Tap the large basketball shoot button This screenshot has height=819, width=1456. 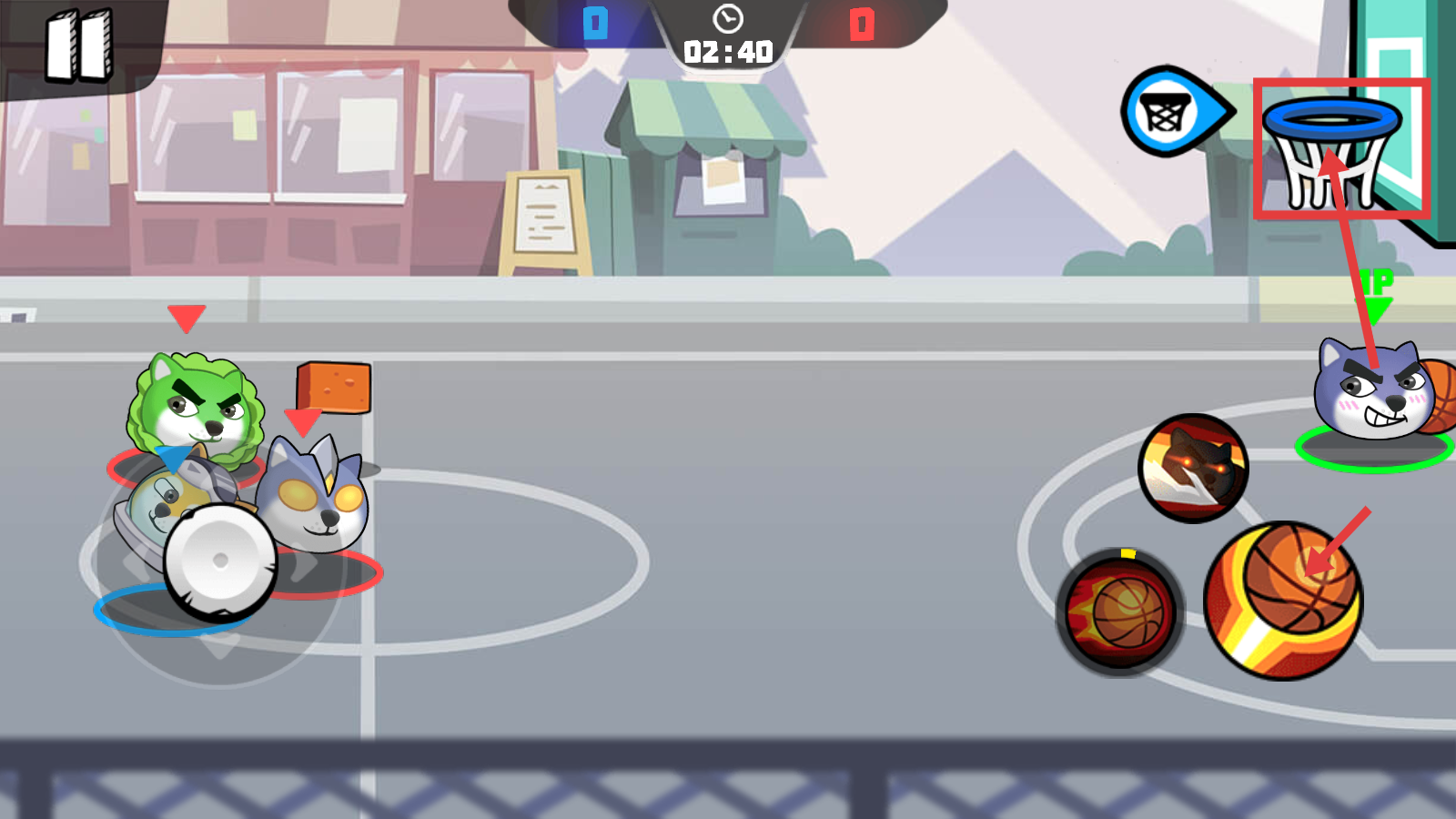[x=1283, y=601]
